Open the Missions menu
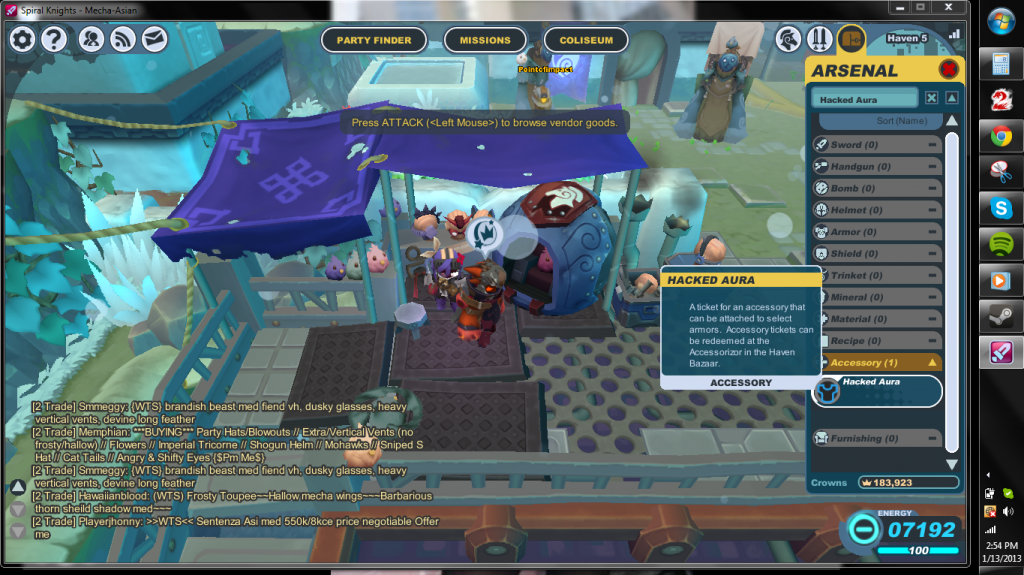This screenshot has height=575, width=1024. coord(485,40)
